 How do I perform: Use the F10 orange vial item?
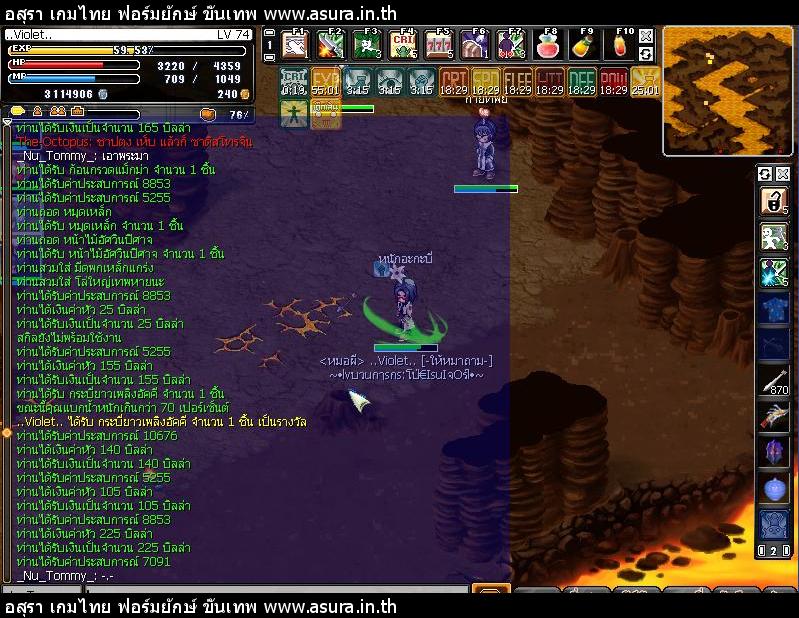621,46
